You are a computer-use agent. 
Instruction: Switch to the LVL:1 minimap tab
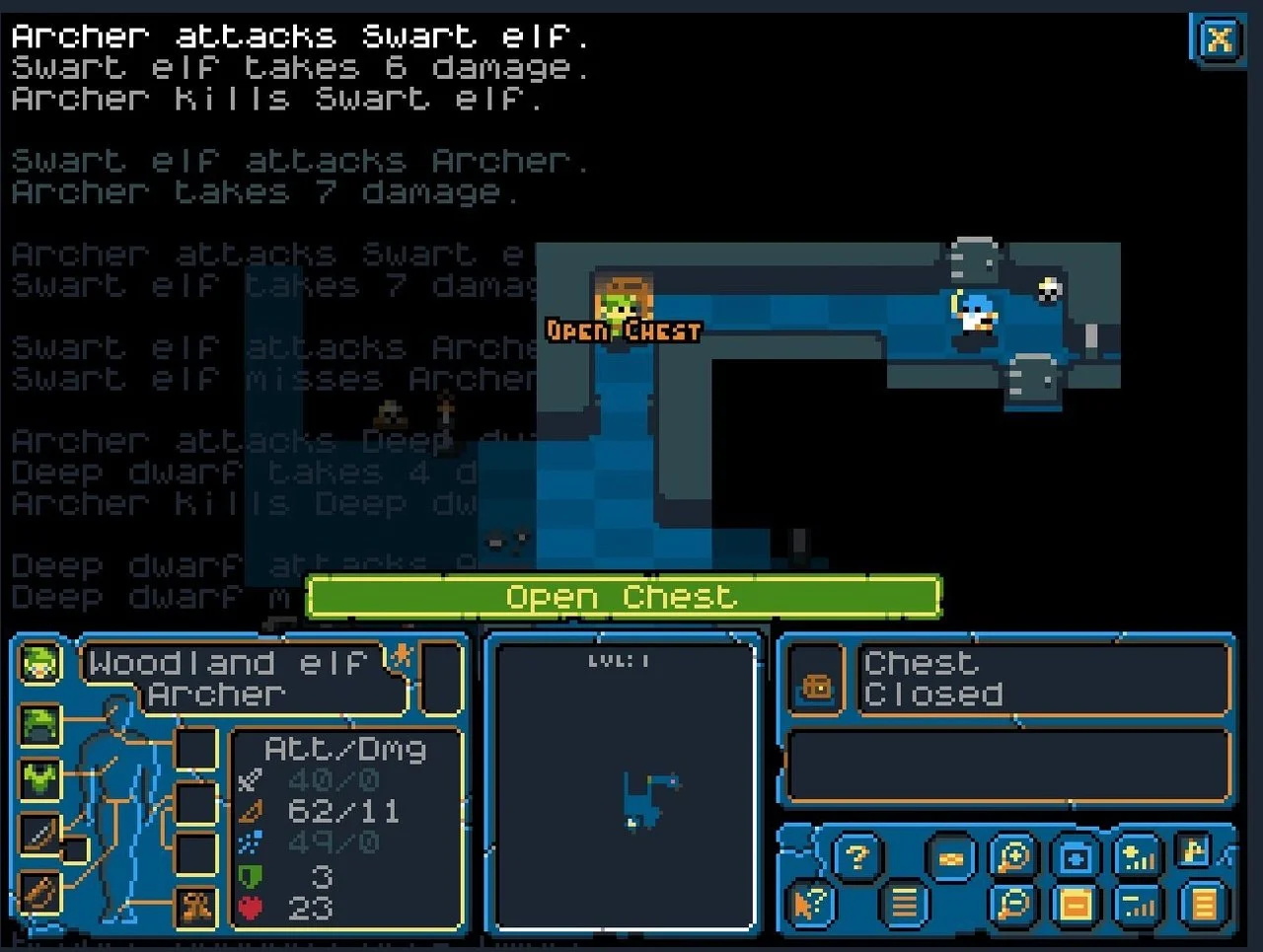coord(620,662)
